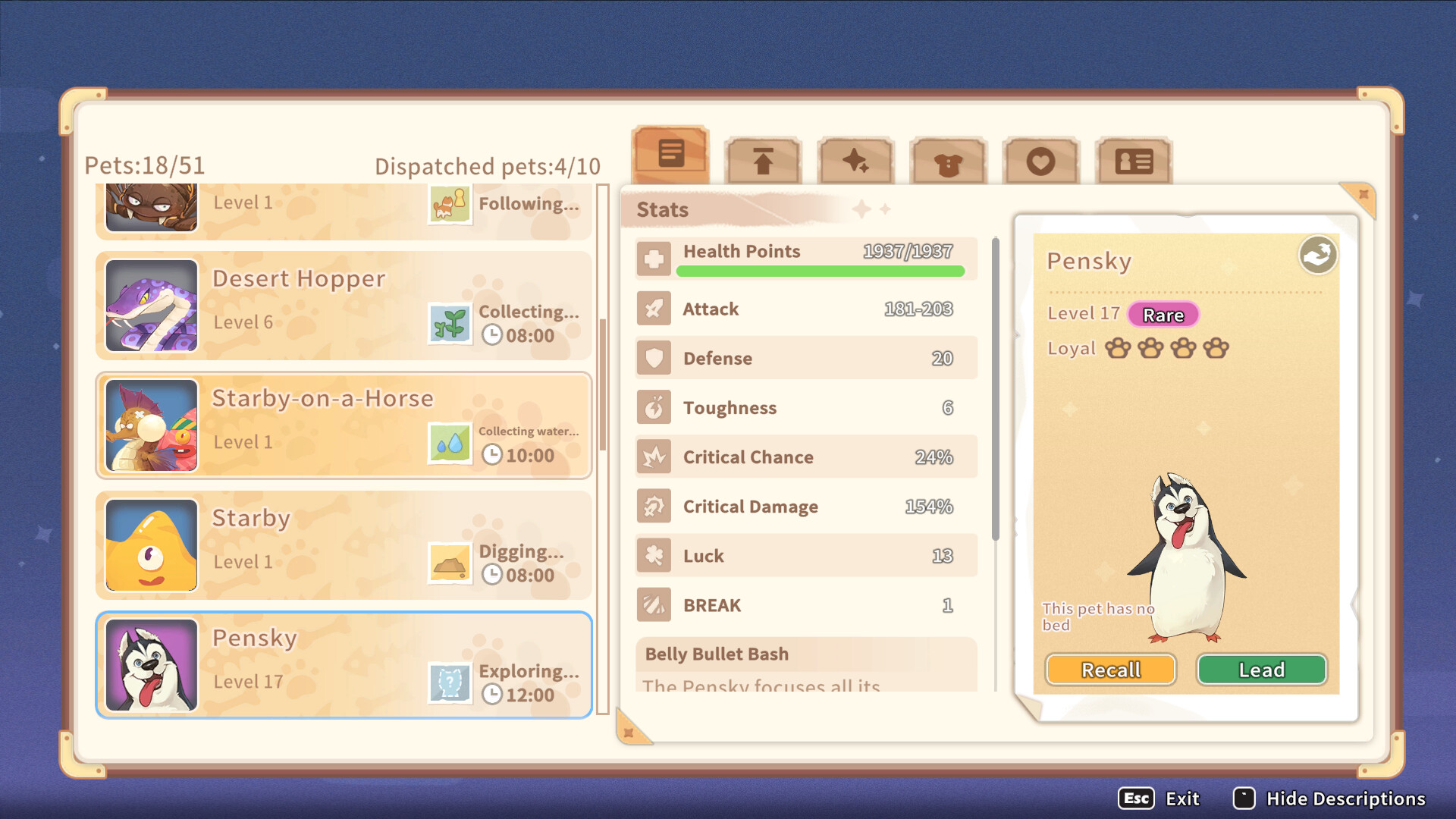Click the digging dirt-pile icon on Starby's row
The image size is (1456, 819).
pos(450,563)
